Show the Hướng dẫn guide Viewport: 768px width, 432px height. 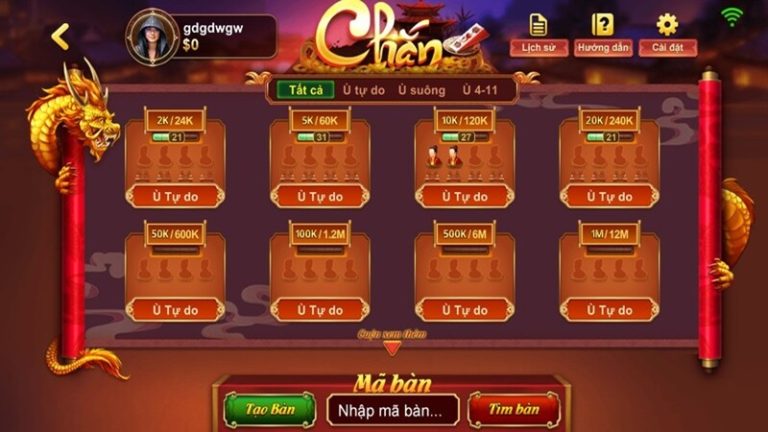point(603,33)
